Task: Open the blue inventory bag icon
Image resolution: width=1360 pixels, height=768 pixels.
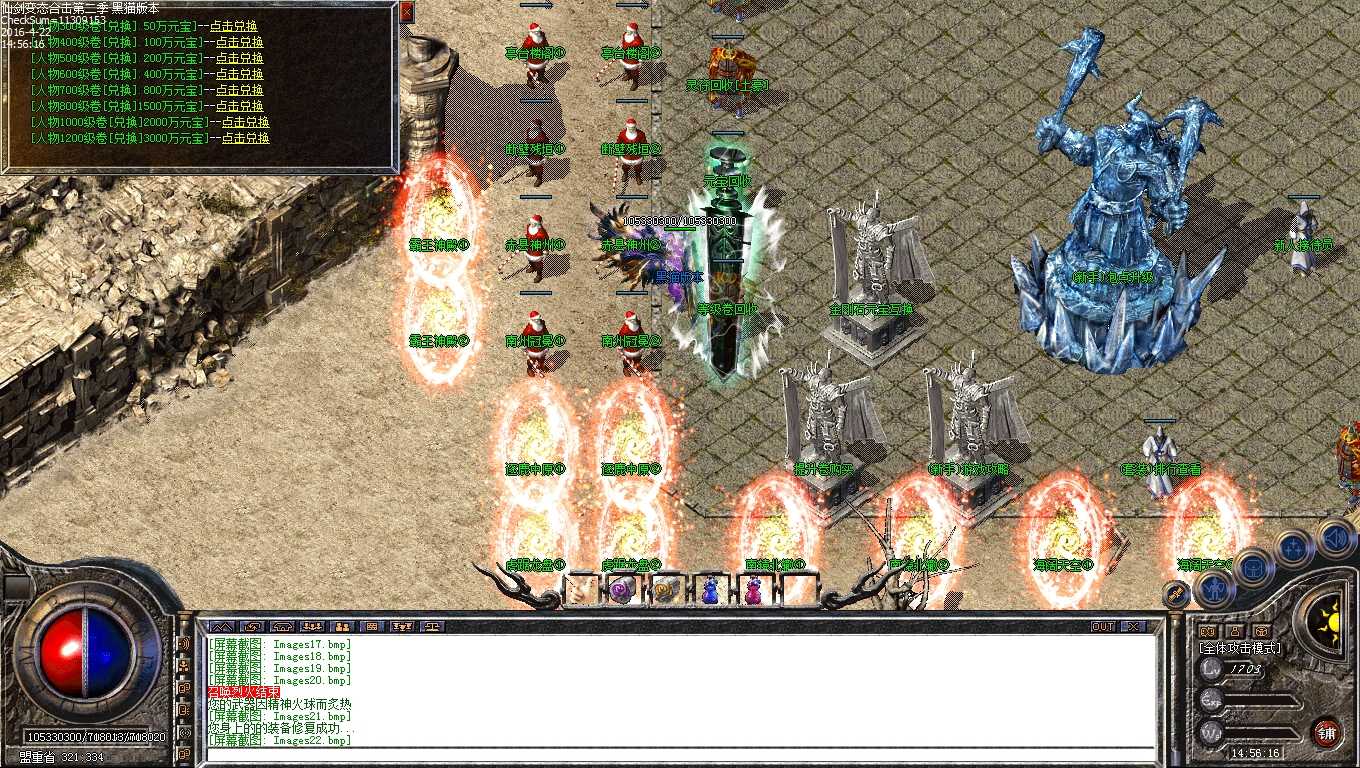Action: pos(1252,568)
